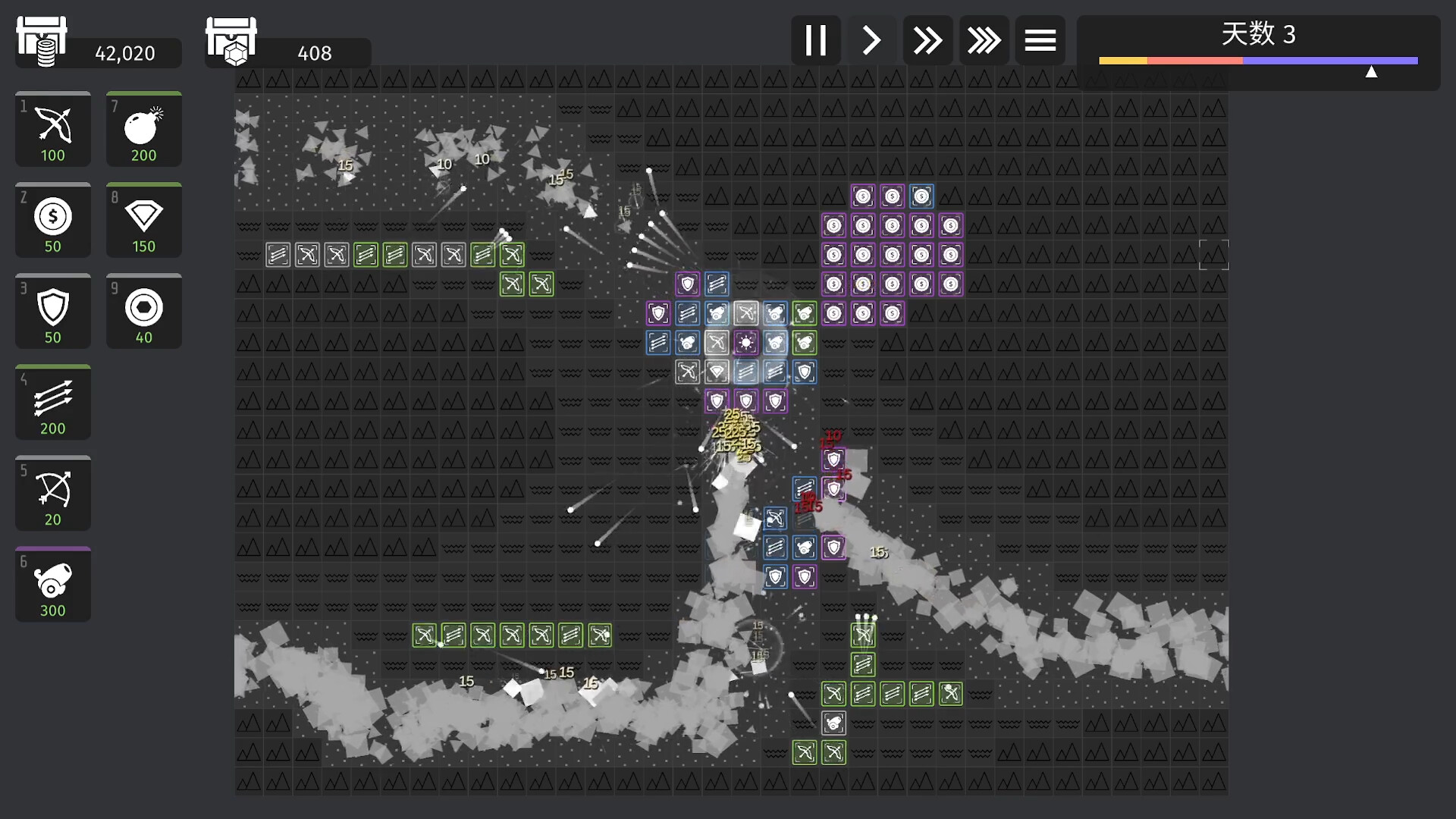Select the bomb item costing 200

(143, 129)
